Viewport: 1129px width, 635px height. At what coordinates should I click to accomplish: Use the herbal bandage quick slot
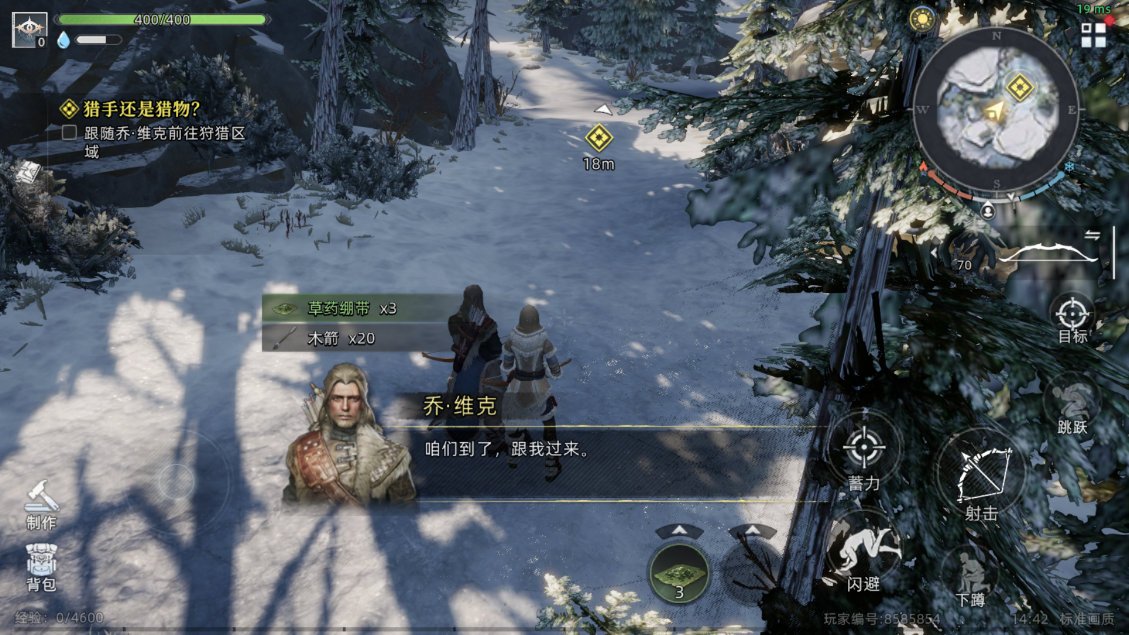679,573
